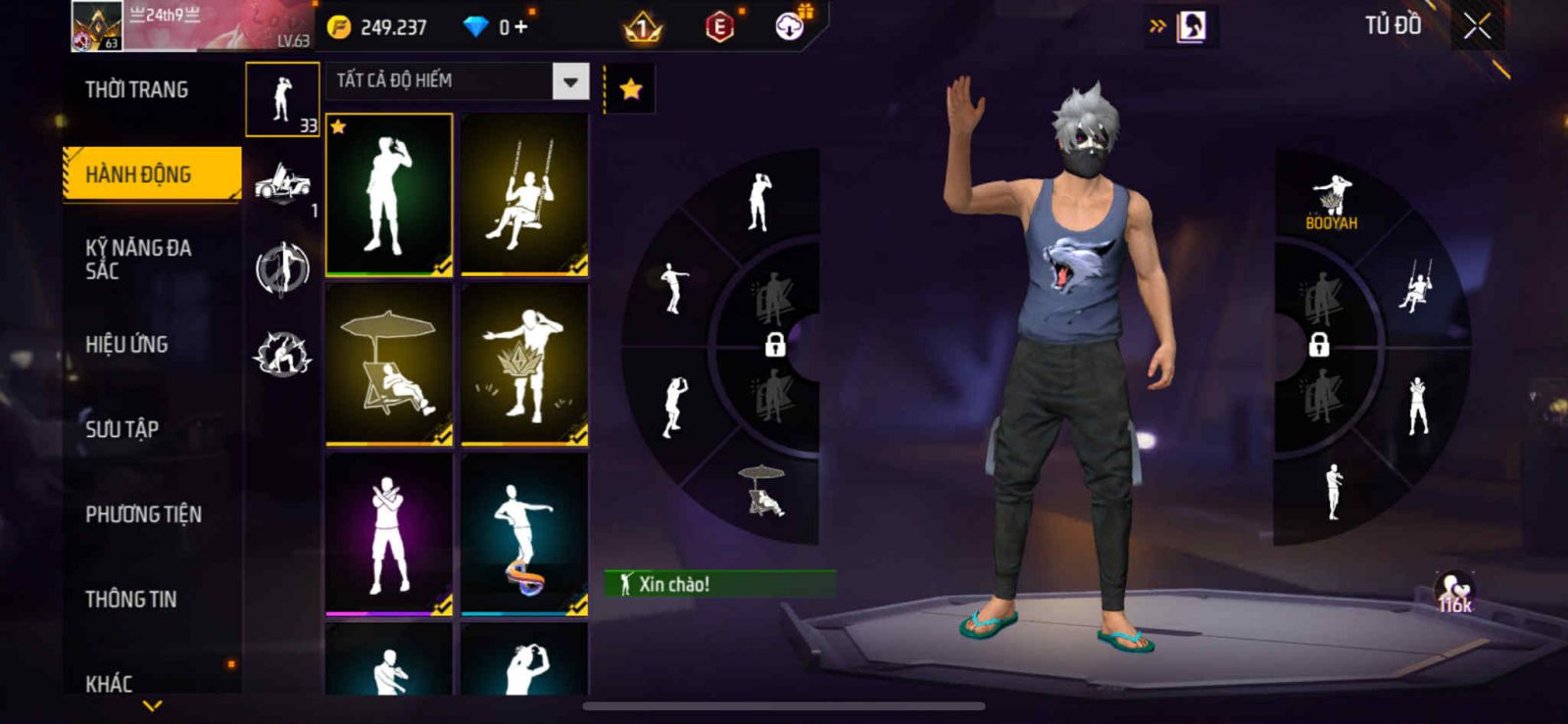Select the beach chair umbrella emote
Image resolution: width=1568 pixels, height=724 pixels.
(x=389, y=364)
